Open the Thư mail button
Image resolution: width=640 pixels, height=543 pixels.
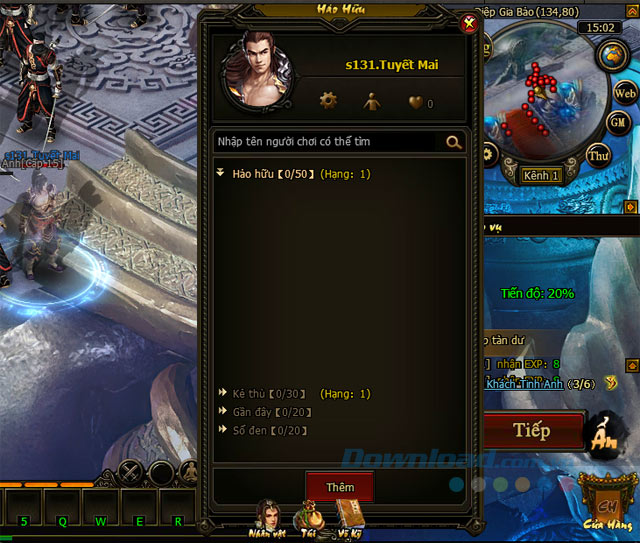click(x=598, y=155)
